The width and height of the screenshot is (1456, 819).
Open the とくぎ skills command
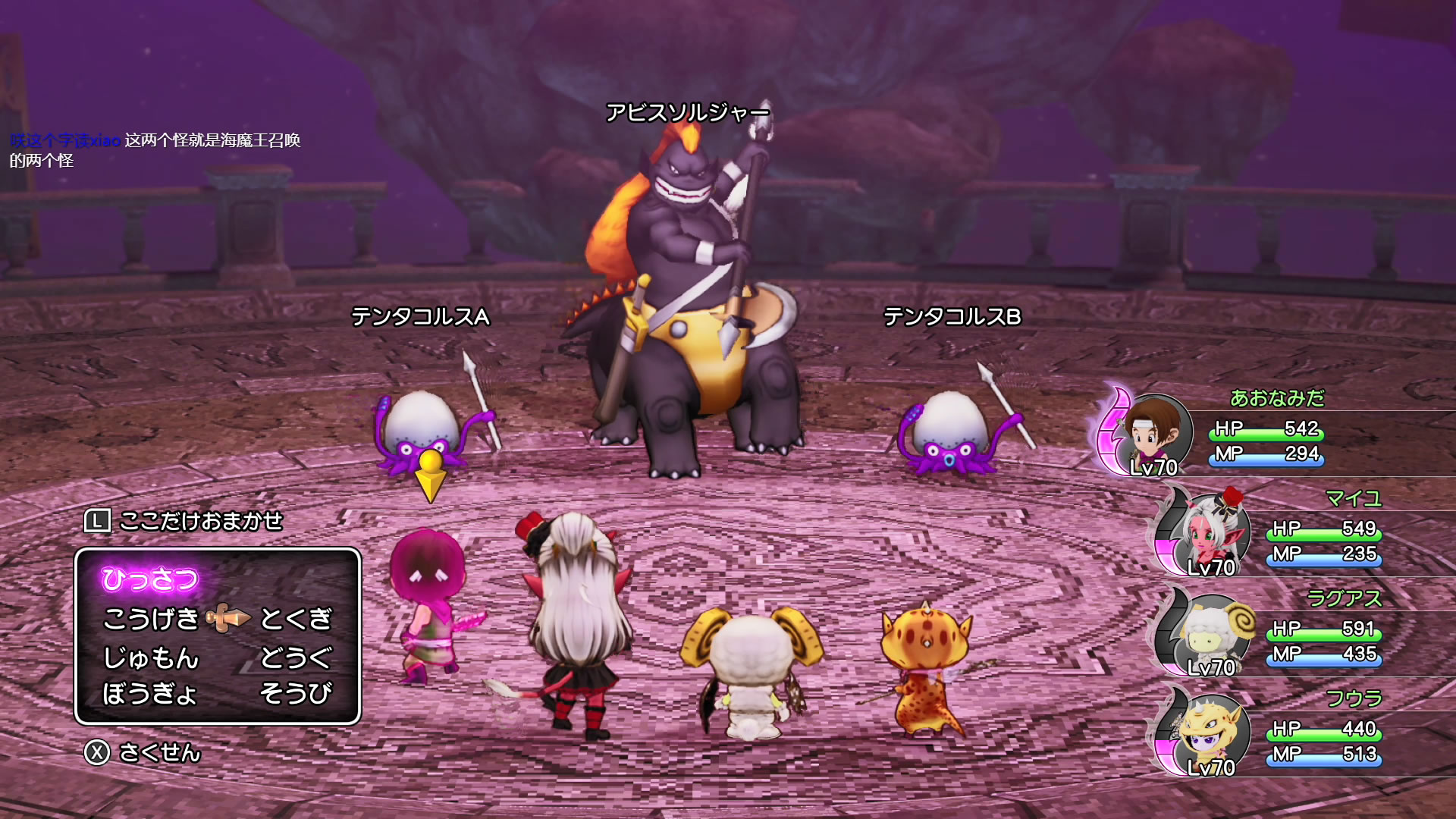tap(297, 620)
